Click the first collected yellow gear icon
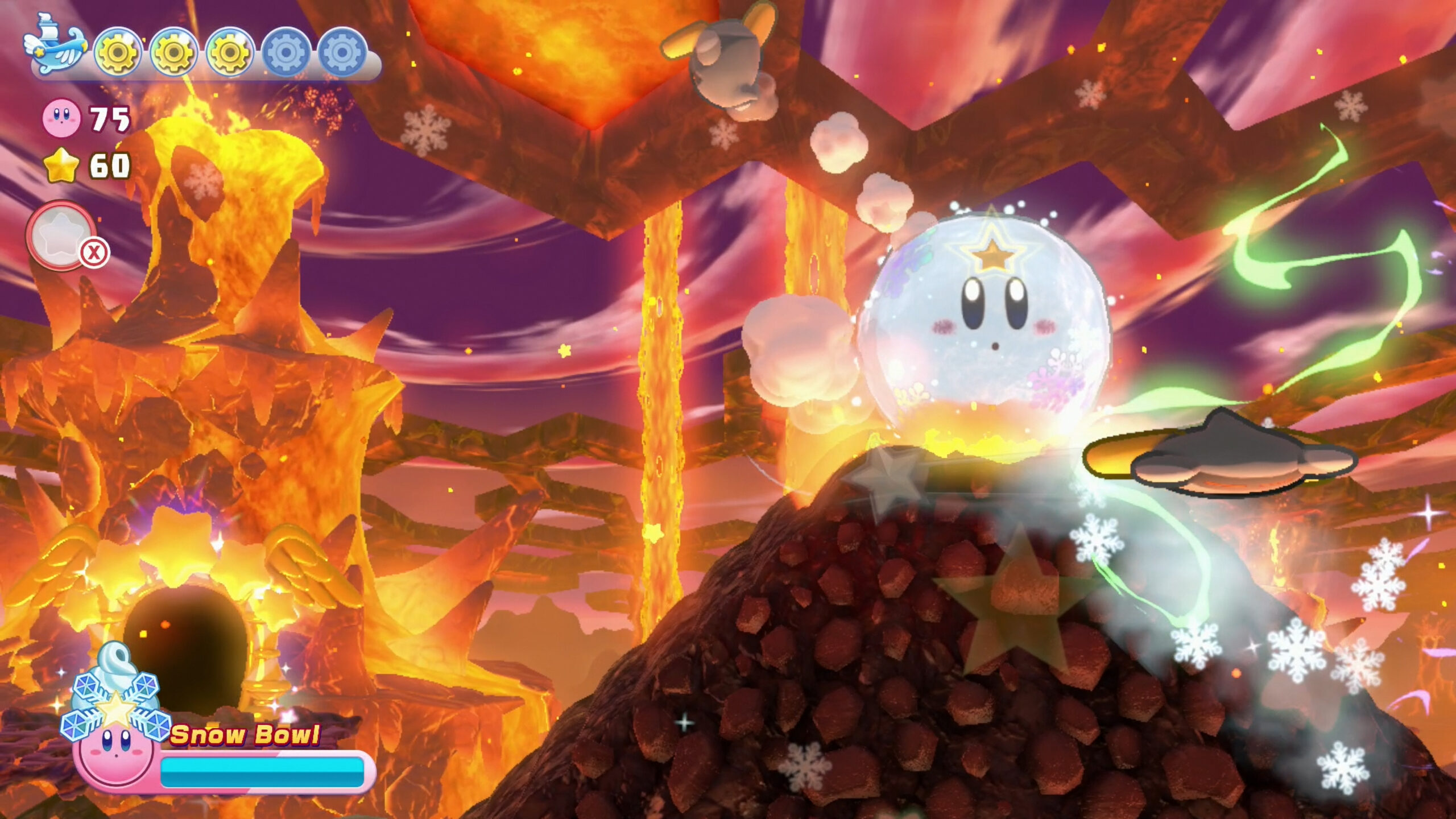Viewport: 1456px width, 819px height. tap(117, 51)
